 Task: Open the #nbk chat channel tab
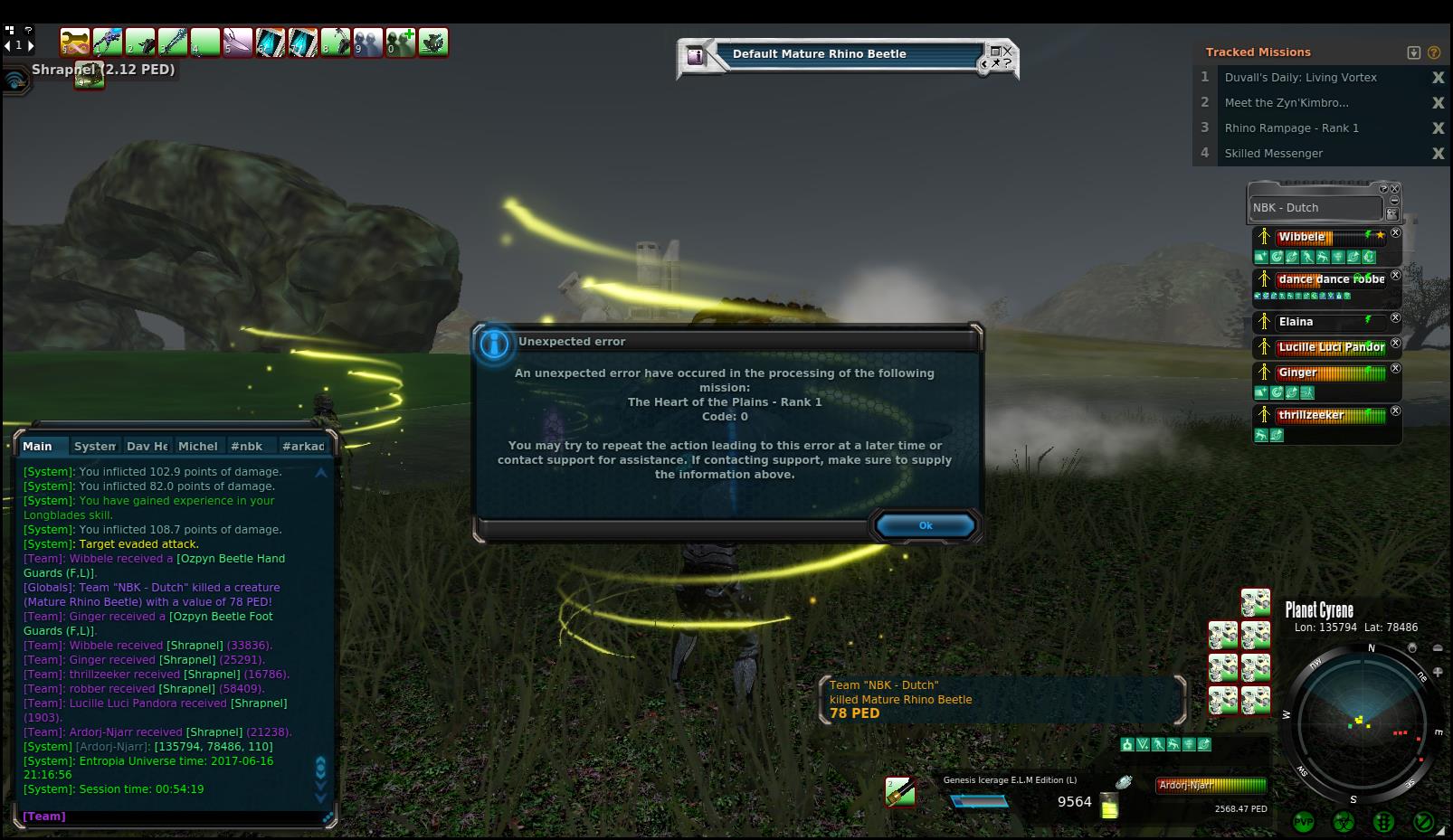246,446
